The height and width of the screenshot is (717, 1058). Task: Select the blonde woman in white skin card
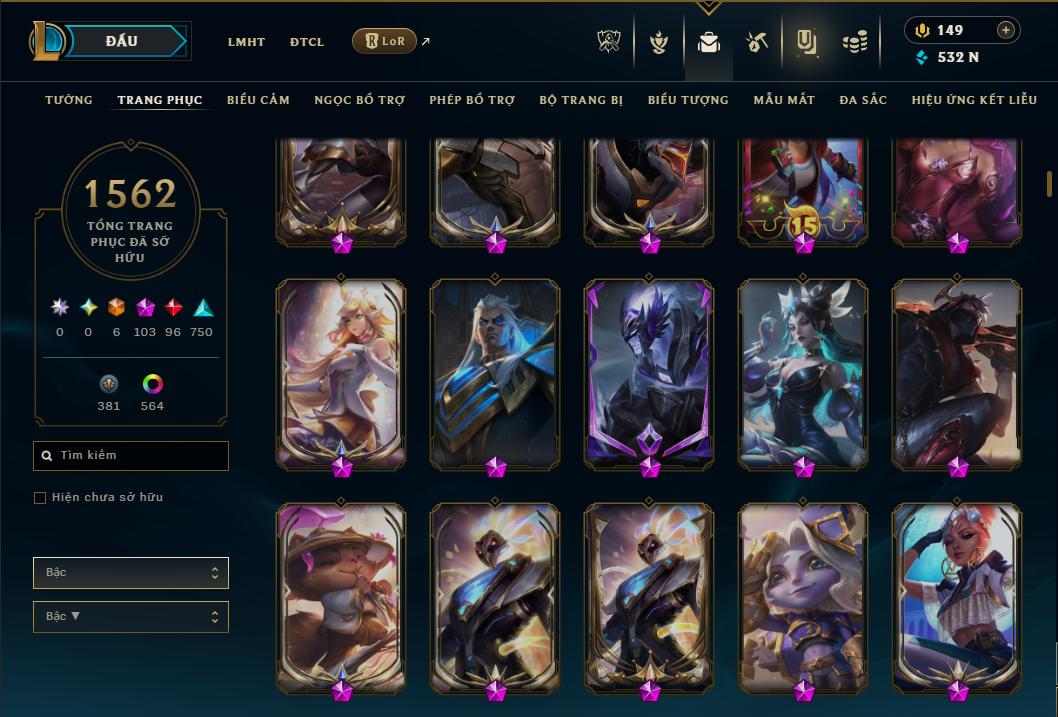[341, 372]
